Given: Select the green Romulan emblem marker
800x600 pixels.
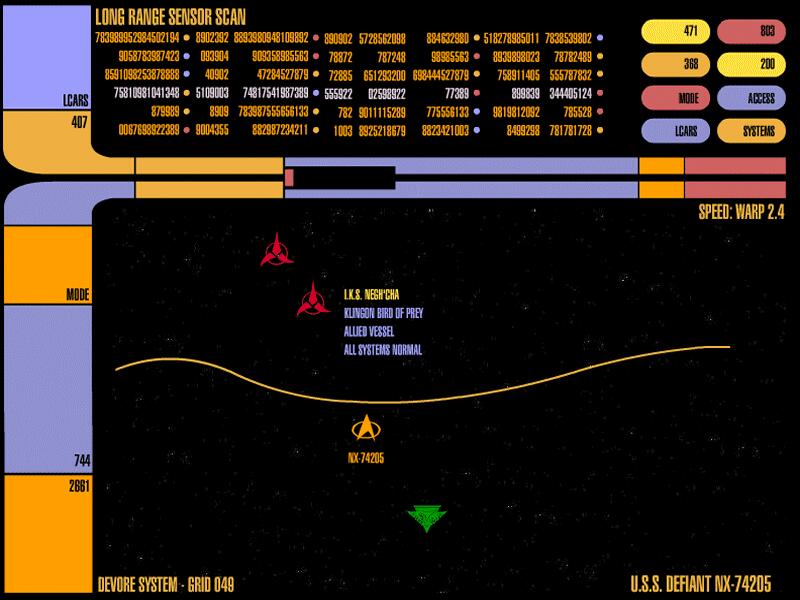Looking at the screenshot, I should [x=427, y=517].
